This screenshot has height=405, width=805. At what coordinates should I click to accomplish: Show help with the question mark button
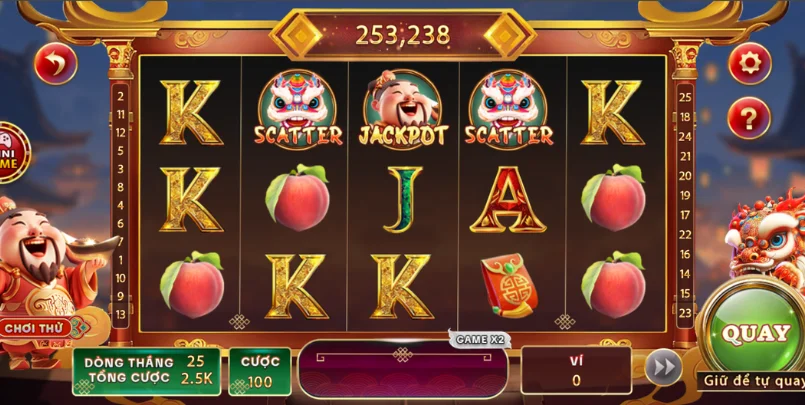coord(748,119)
